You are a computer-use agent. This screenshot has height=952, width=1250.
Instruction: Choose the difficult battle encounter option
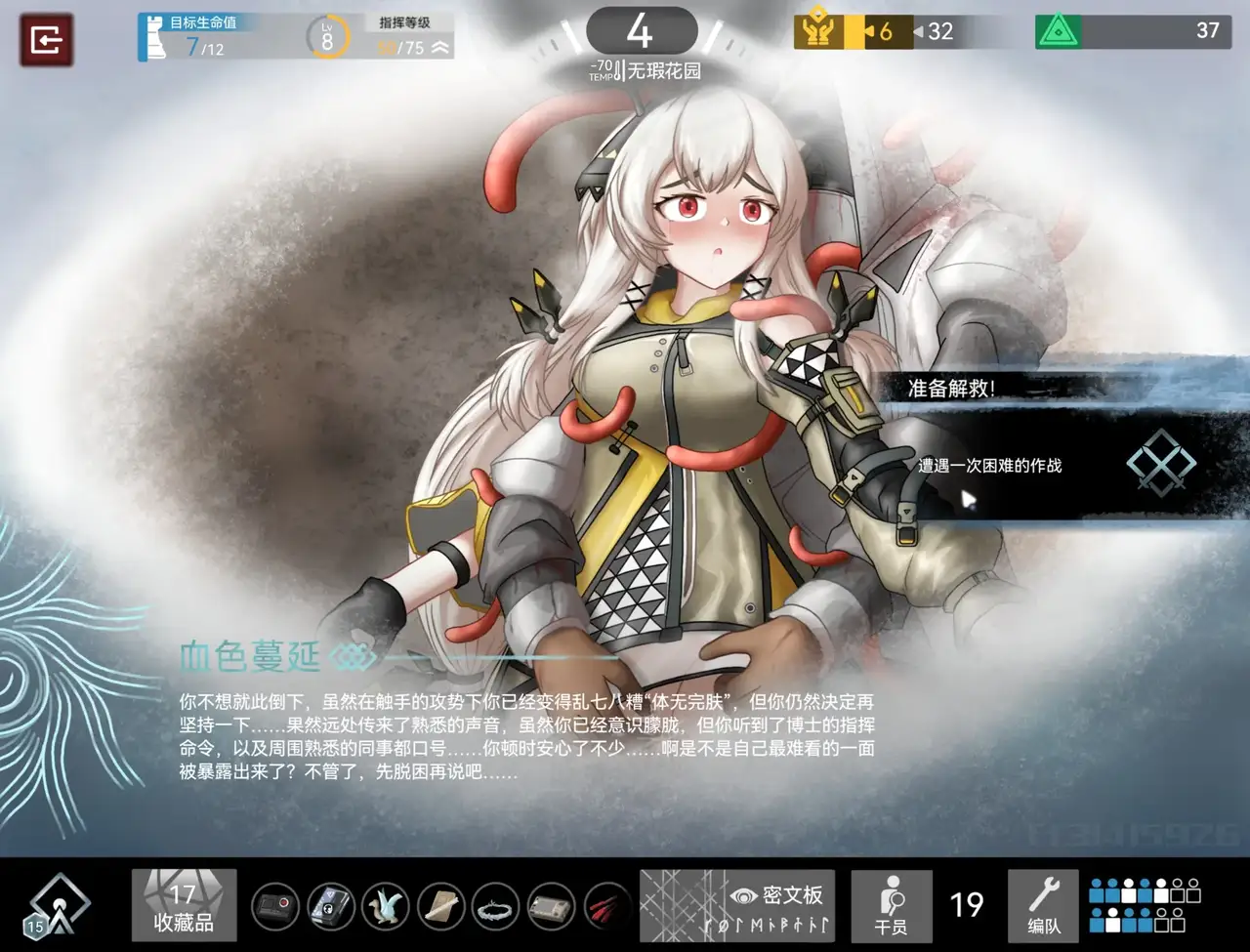tap(1055, 466)
